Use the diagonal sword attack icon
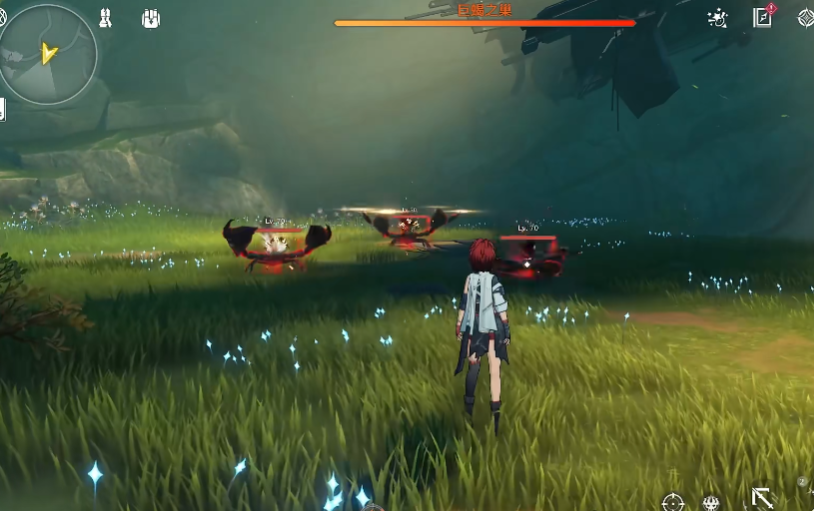Viewport: 814px width, 511px height. tap(763, 498)
